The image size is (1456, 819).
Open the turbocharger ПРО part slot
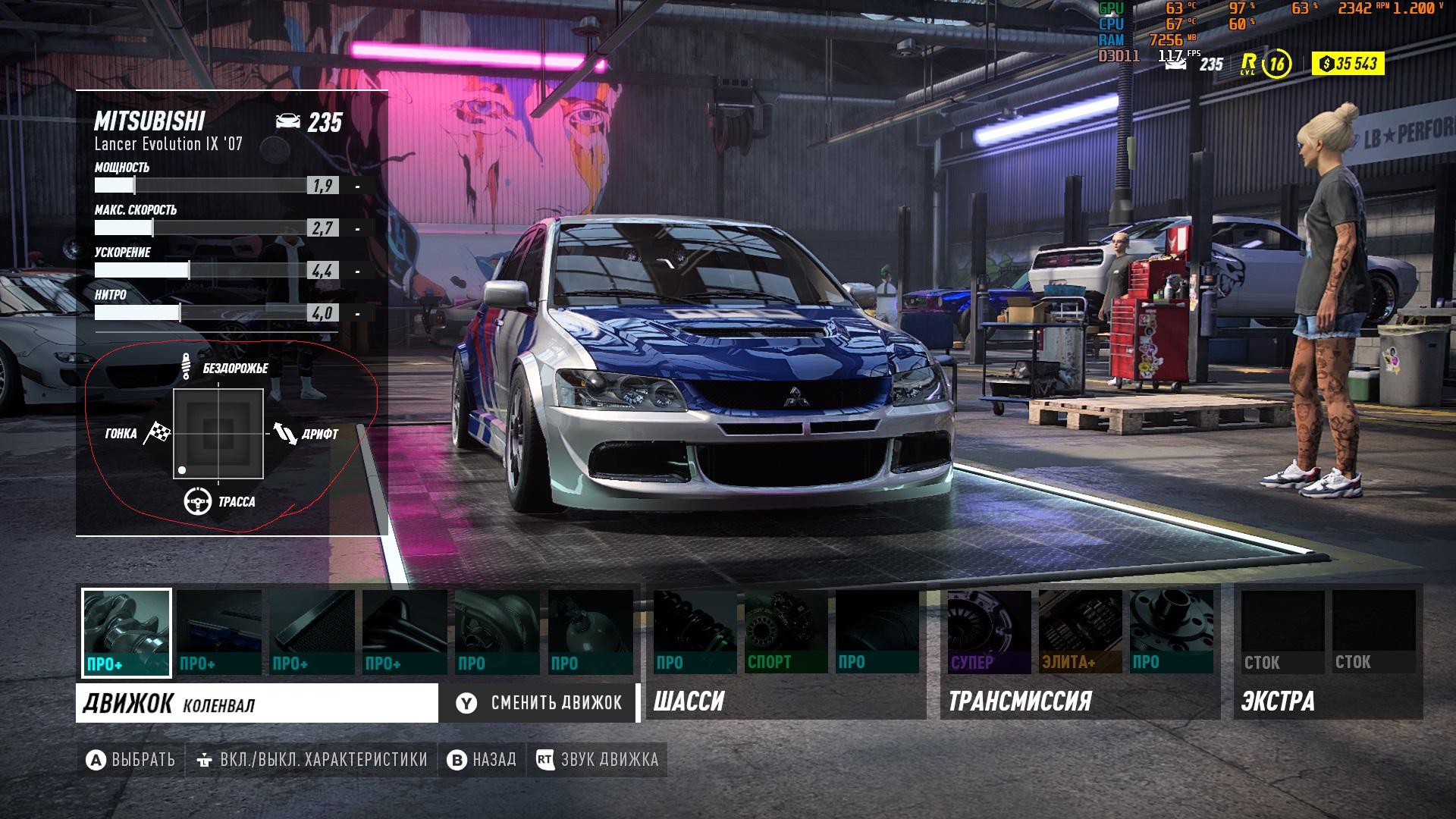click(497, 632)
